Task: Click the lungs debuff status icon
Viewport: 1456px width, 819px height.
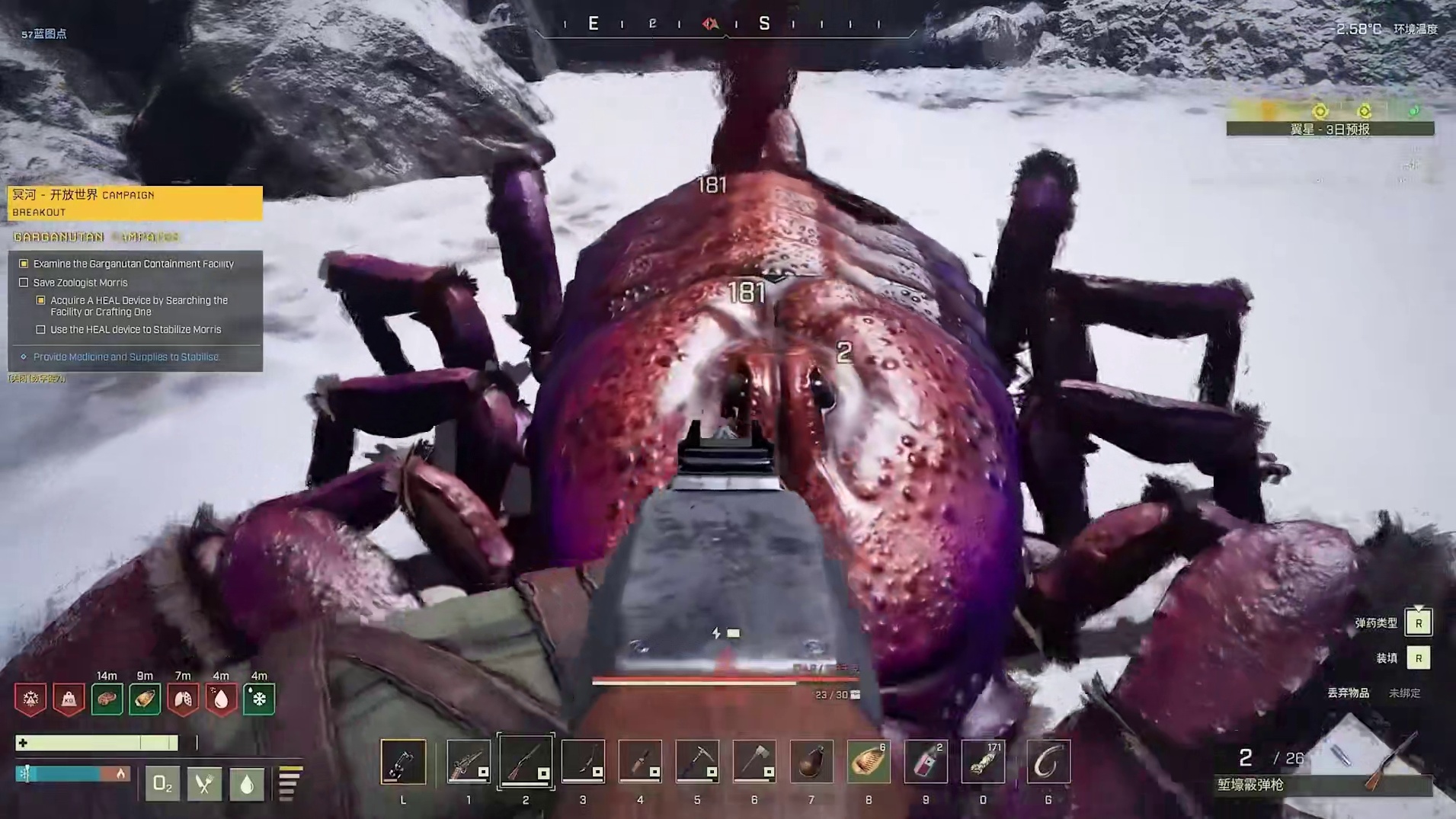Action: tap(183, 699)
